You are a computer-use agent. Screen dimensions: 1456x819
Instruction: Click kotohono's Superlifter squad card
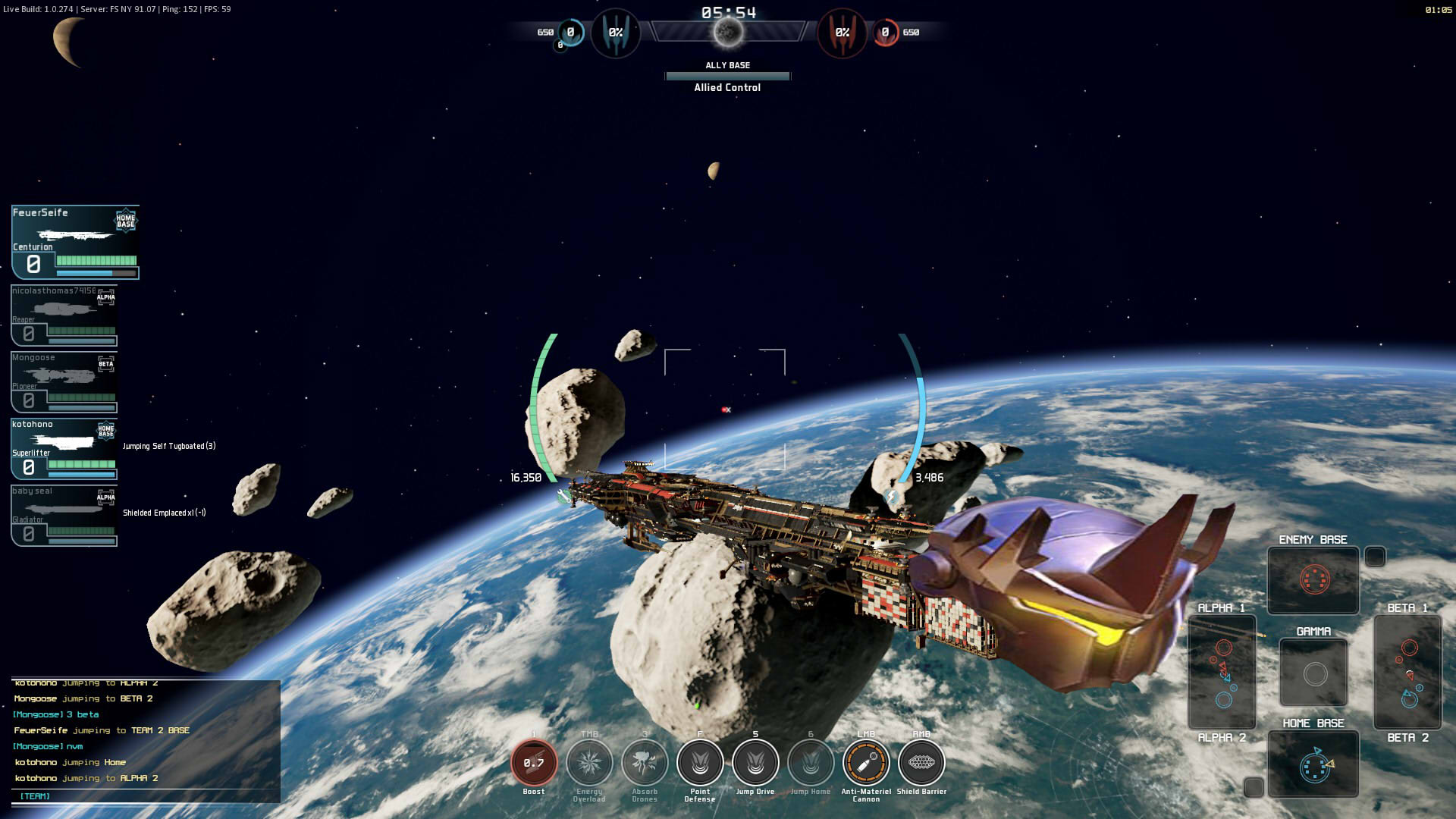64,449
